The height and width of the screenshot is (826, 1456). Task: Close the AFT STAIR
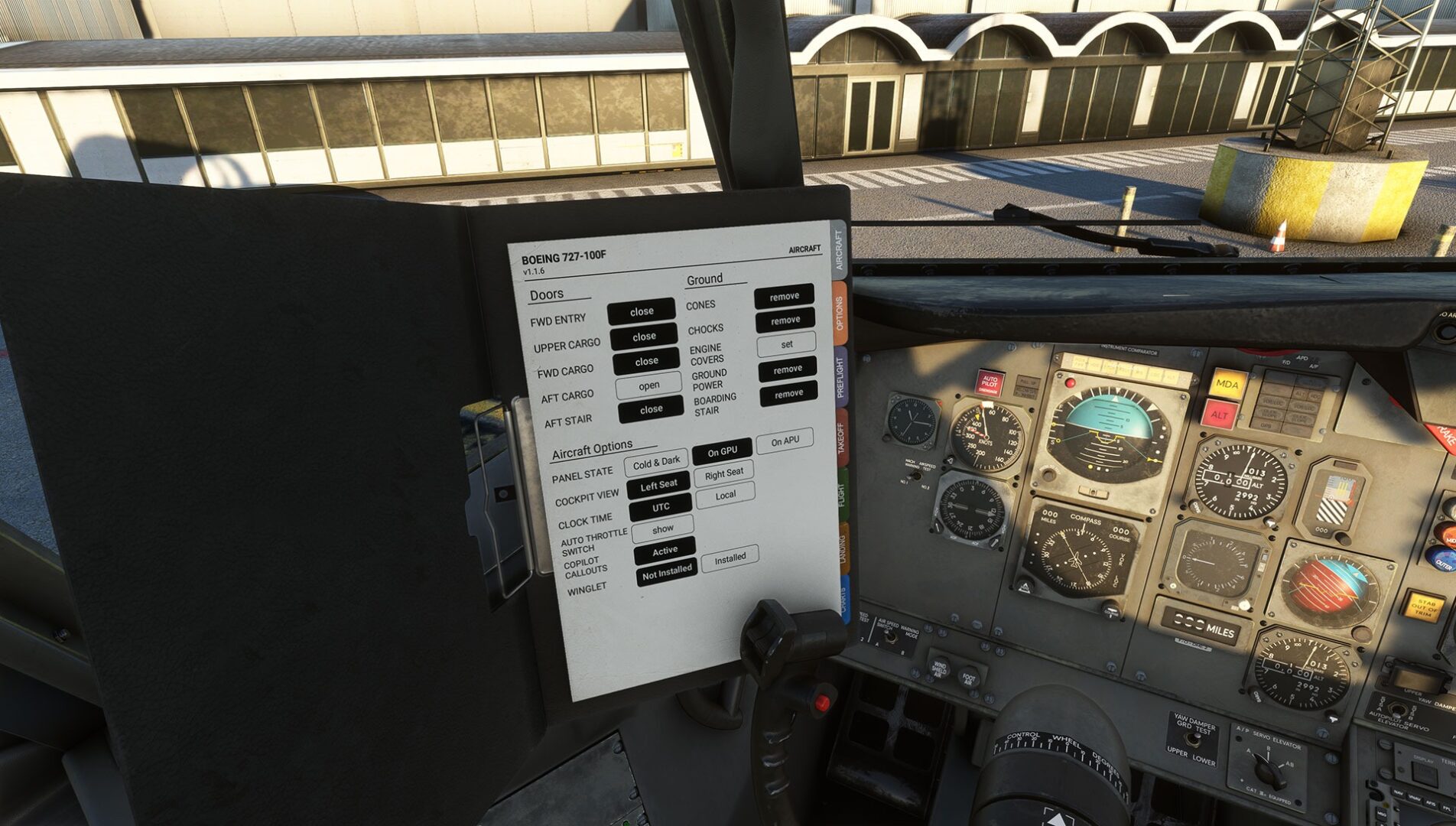[x=651, y=409]
